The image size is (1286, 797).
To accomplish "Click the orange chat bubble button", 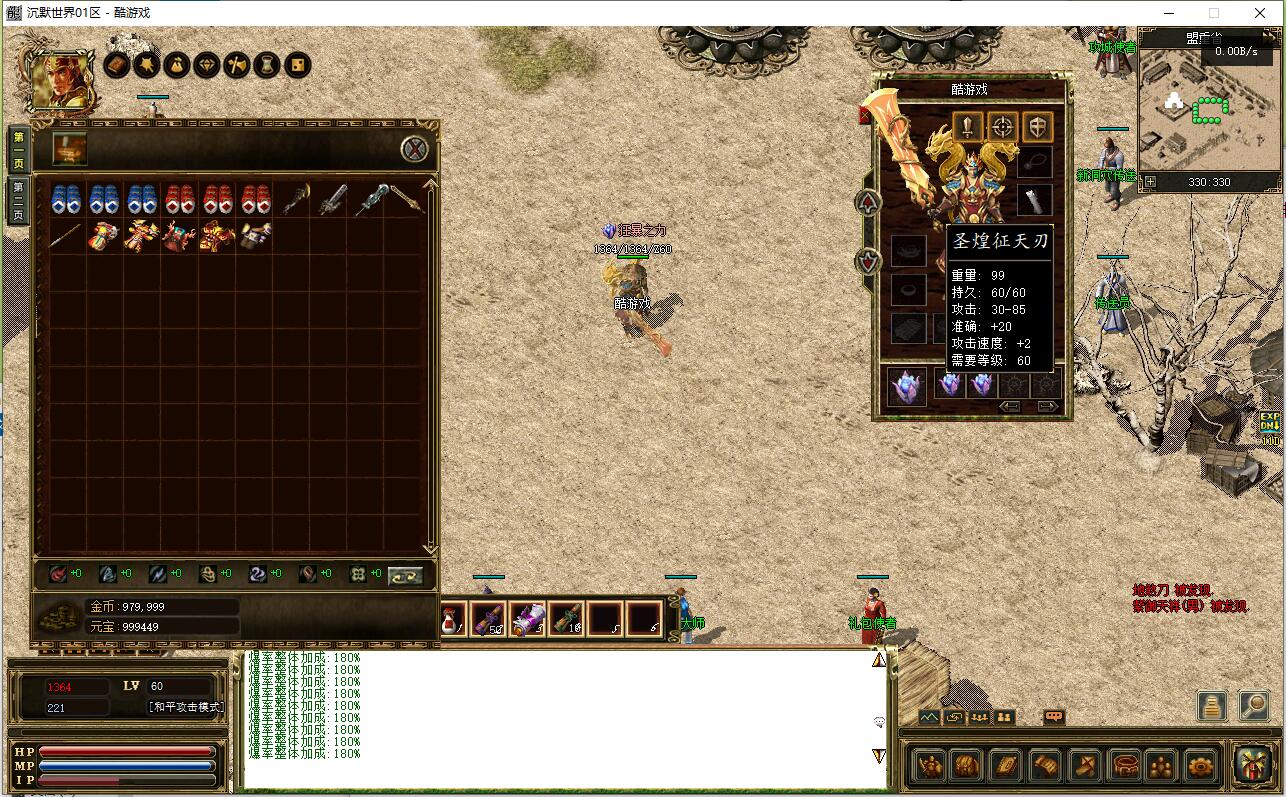I will point(1054,717).
